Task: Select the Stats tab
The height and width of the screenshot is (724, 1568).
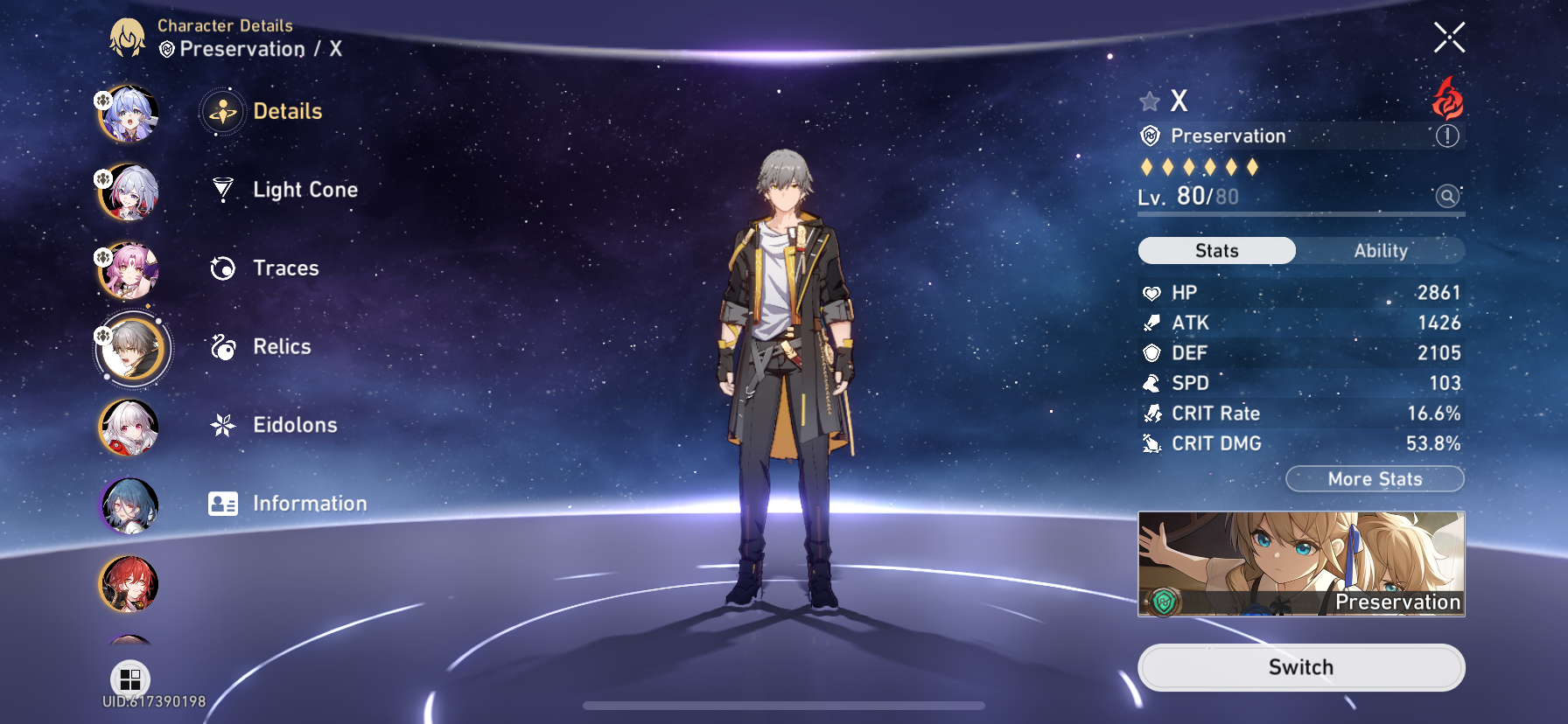Action: coord(1215,251)
